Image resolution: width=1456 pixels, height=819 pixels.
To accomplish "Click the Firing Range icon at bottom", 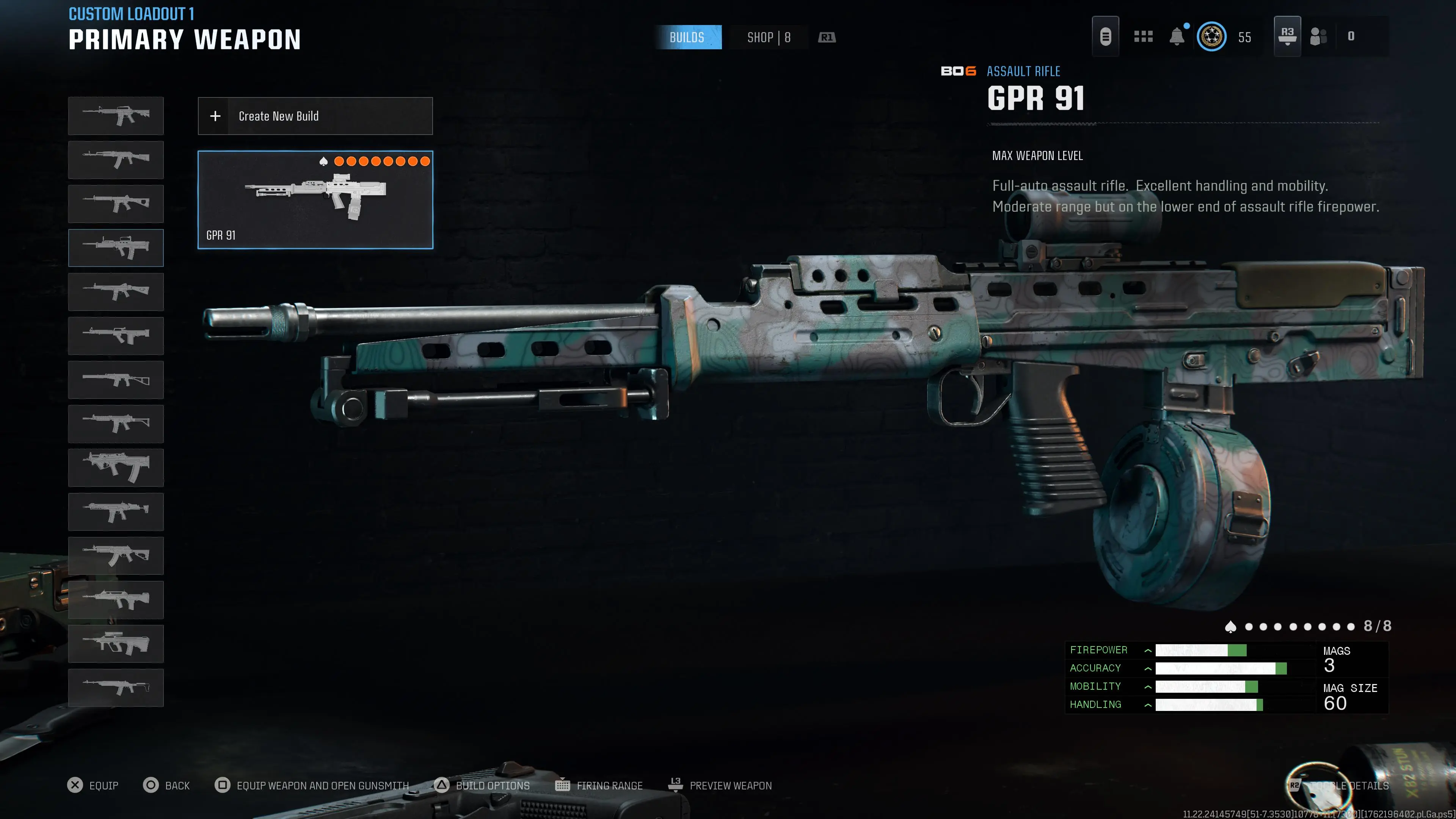I will click(x=563, y=785).
